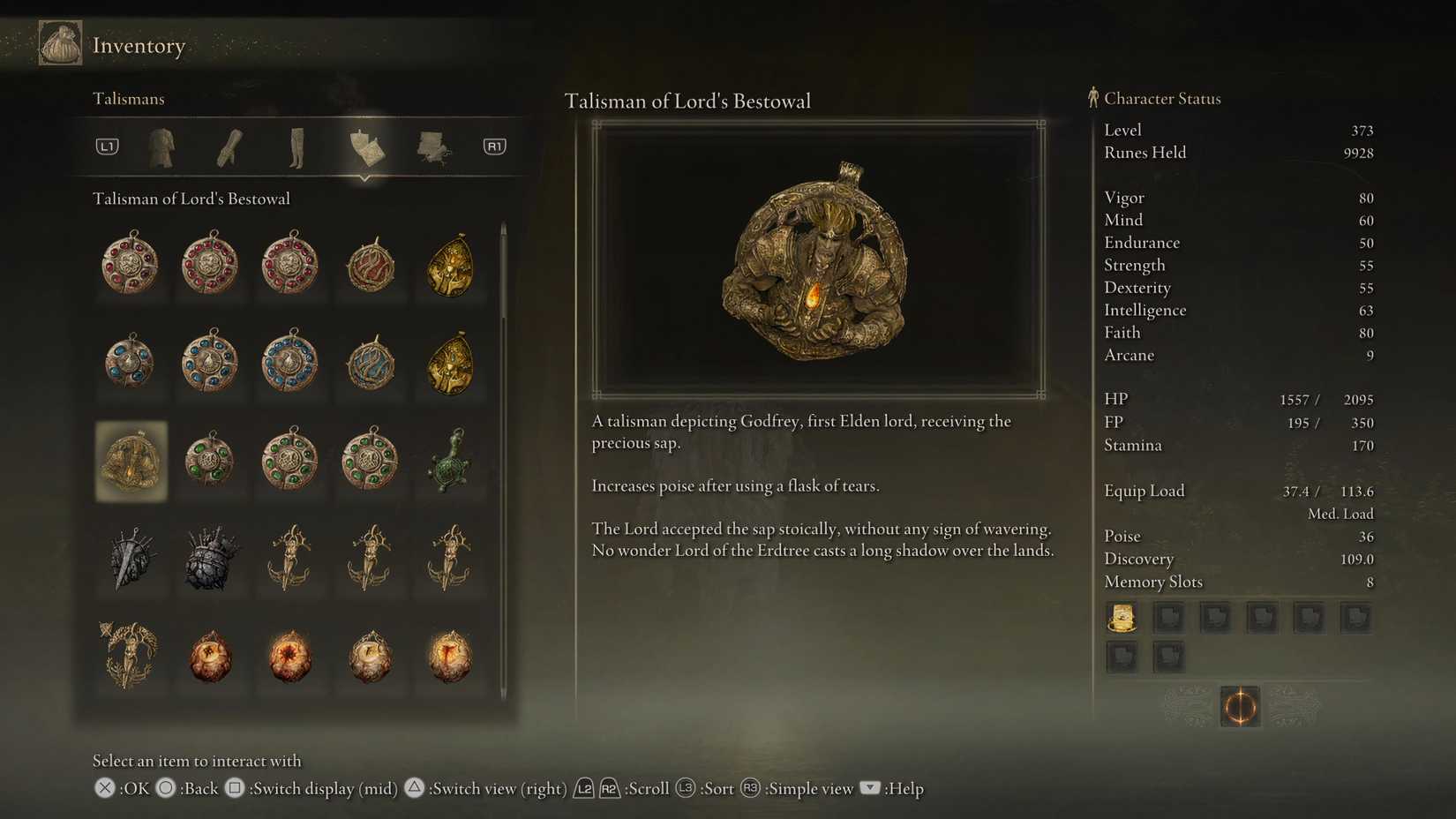Select the dark spiked shield talisman
Screen dimensions: 1456x819
coord(210,558)
